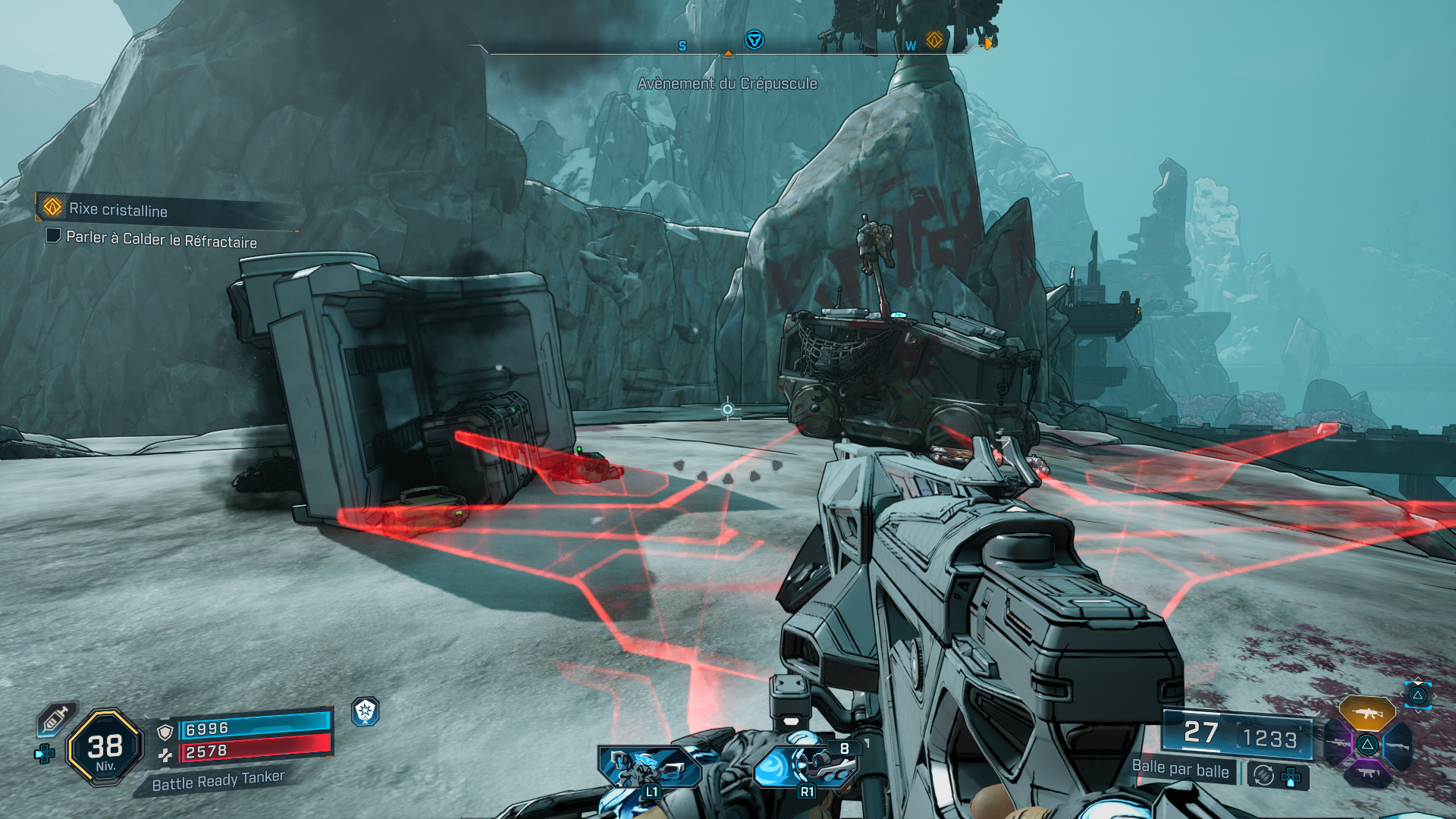
Task: Activate the mech action skill icon
Action: (649, 766)
